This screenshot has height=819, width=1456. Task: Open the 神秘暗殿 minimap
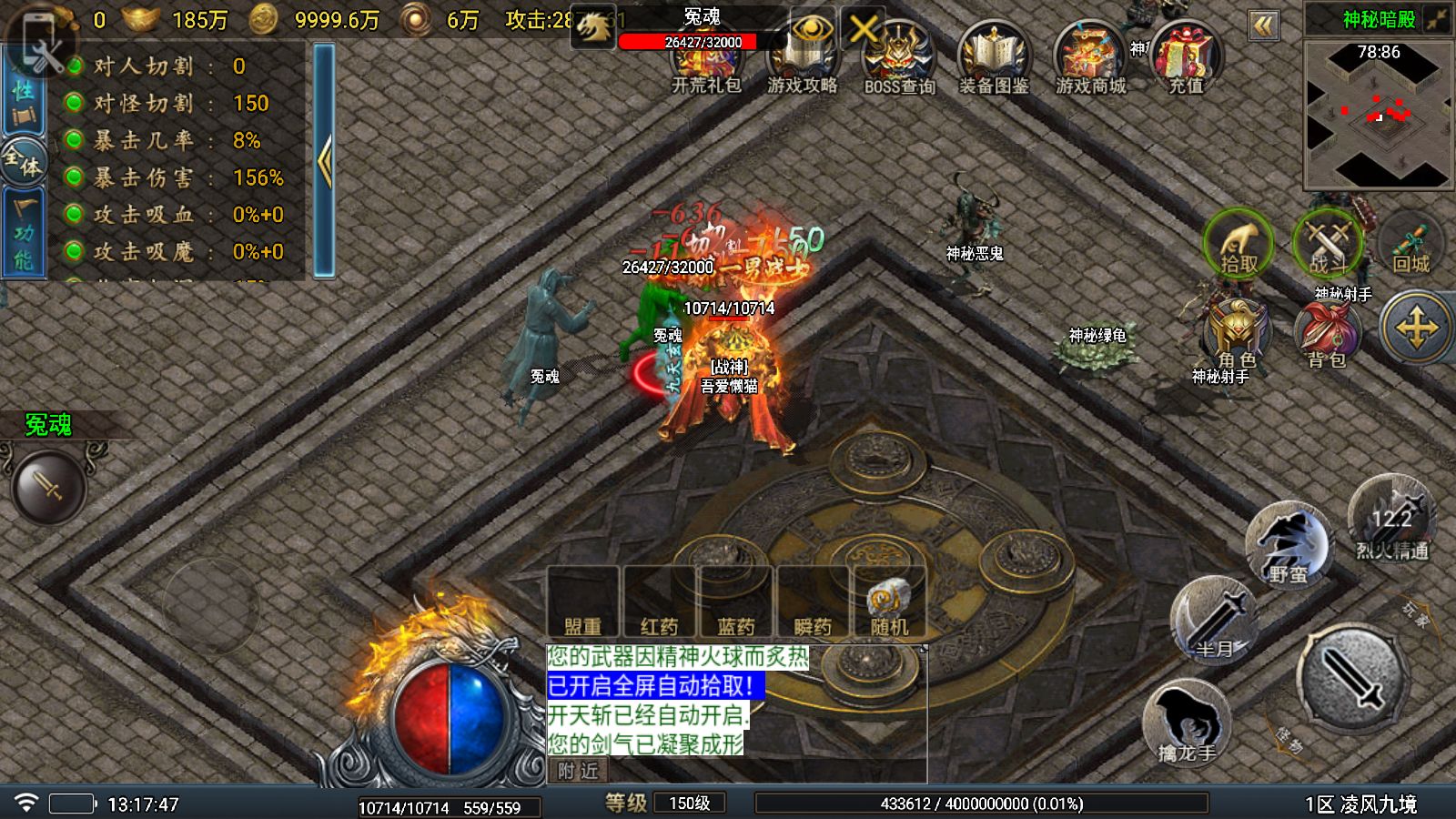(x=1378, y=116)
